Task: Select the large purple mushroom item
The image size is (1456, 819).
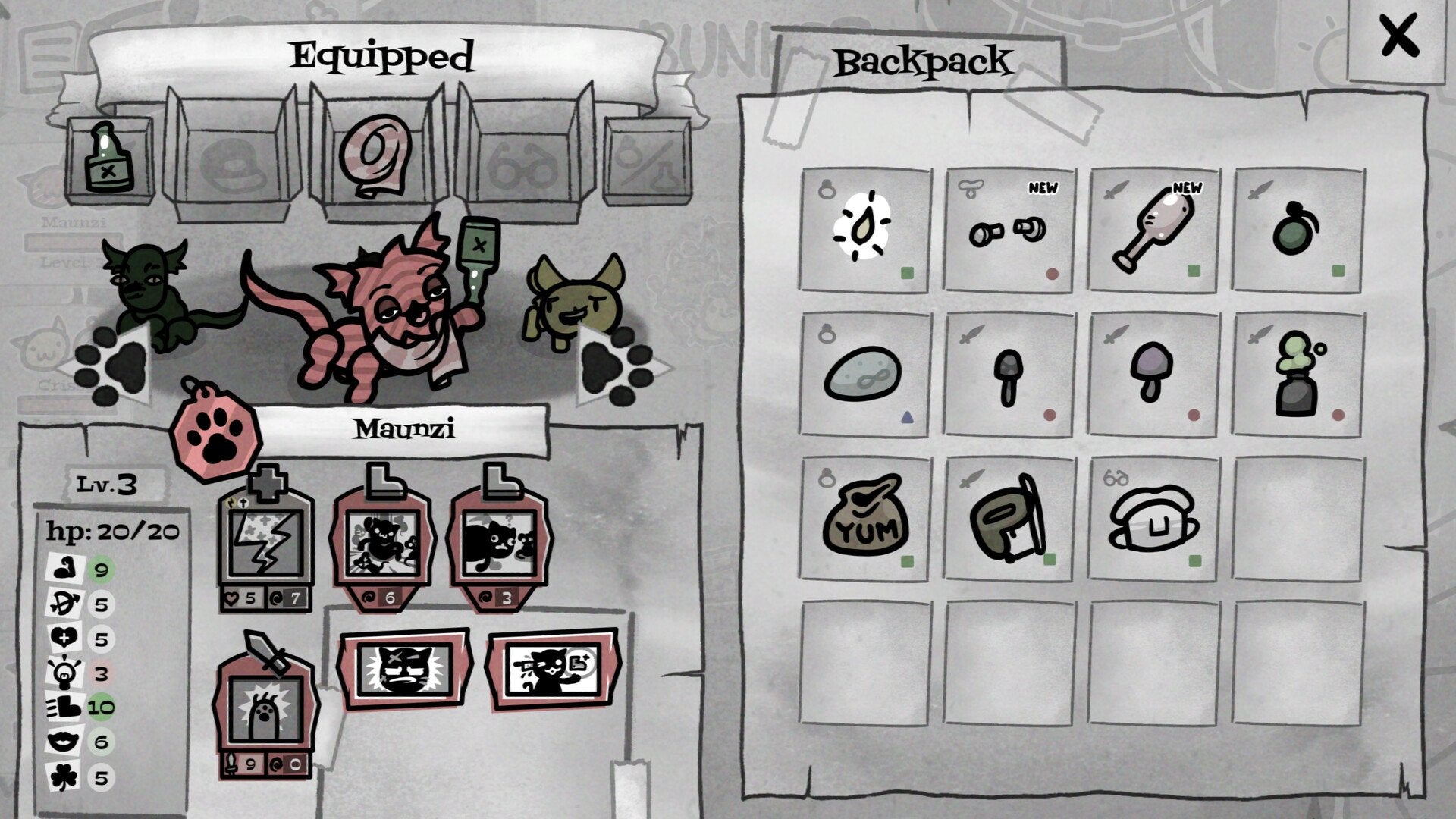Action: tap(1152, 374)
